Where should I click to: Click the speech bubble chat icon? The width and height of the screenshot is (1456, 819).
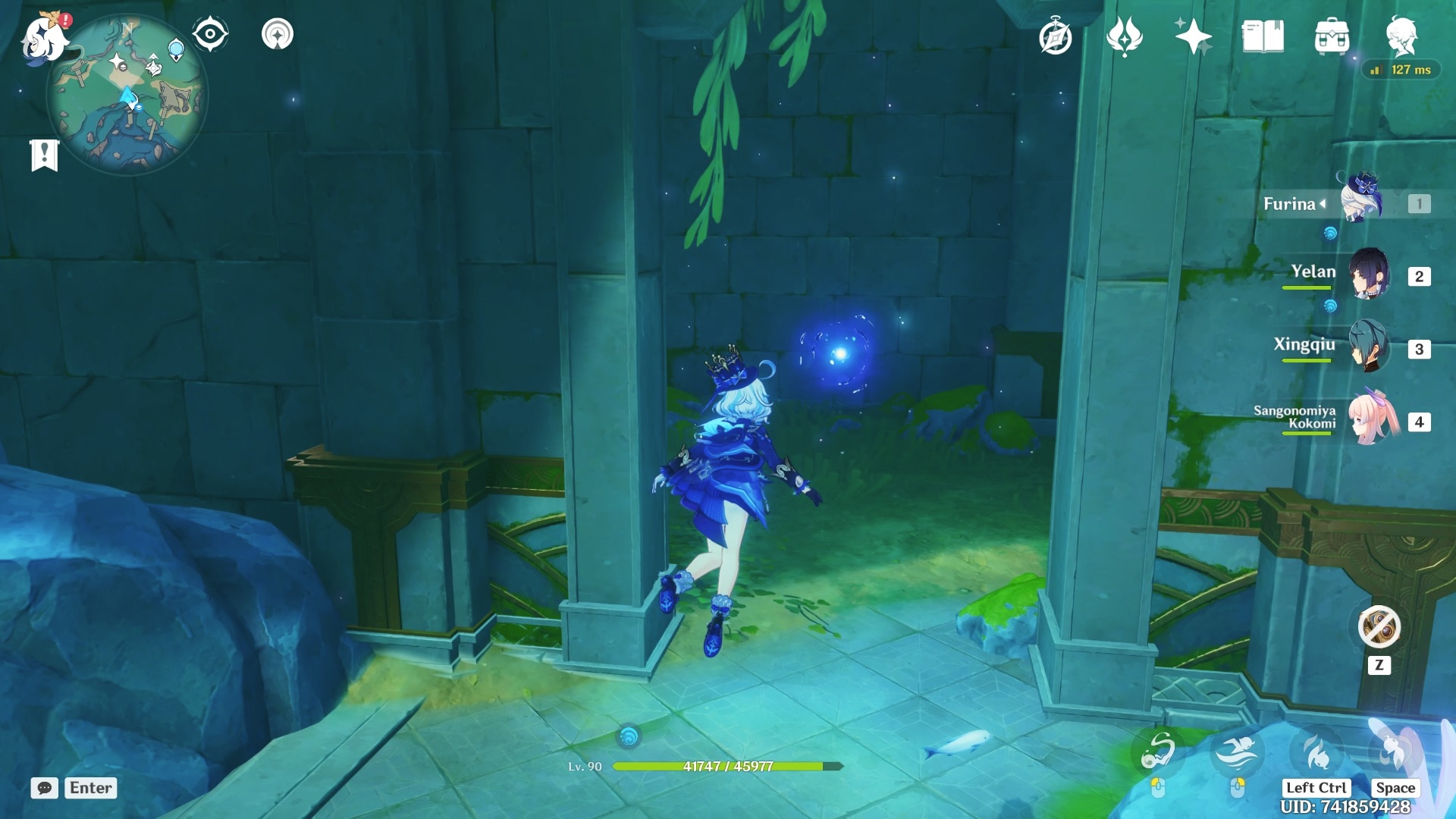45,789
